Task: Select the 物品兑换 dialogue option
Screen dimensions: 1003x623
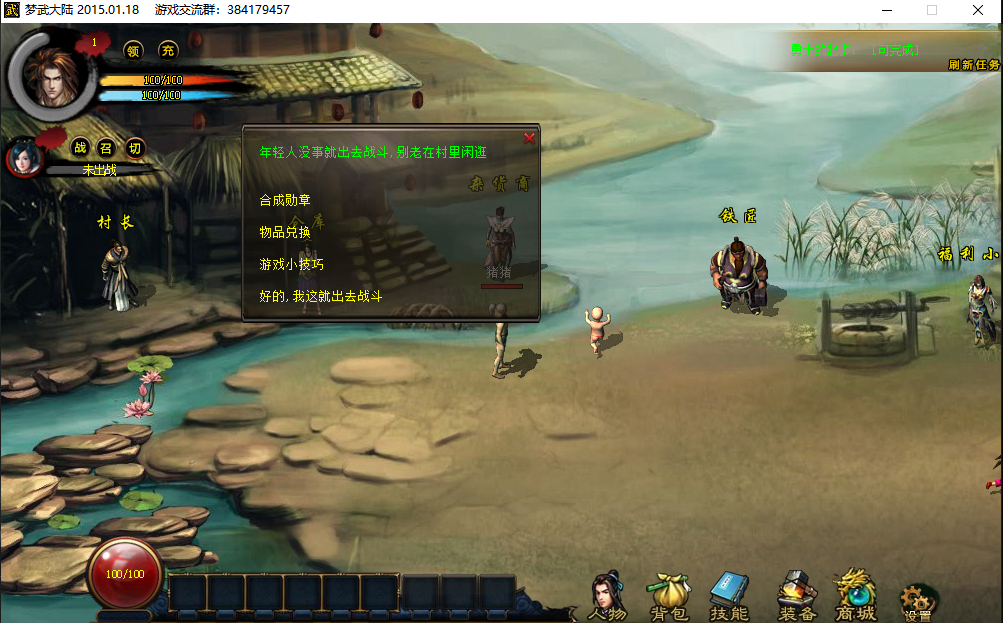Action: point(285,232)
